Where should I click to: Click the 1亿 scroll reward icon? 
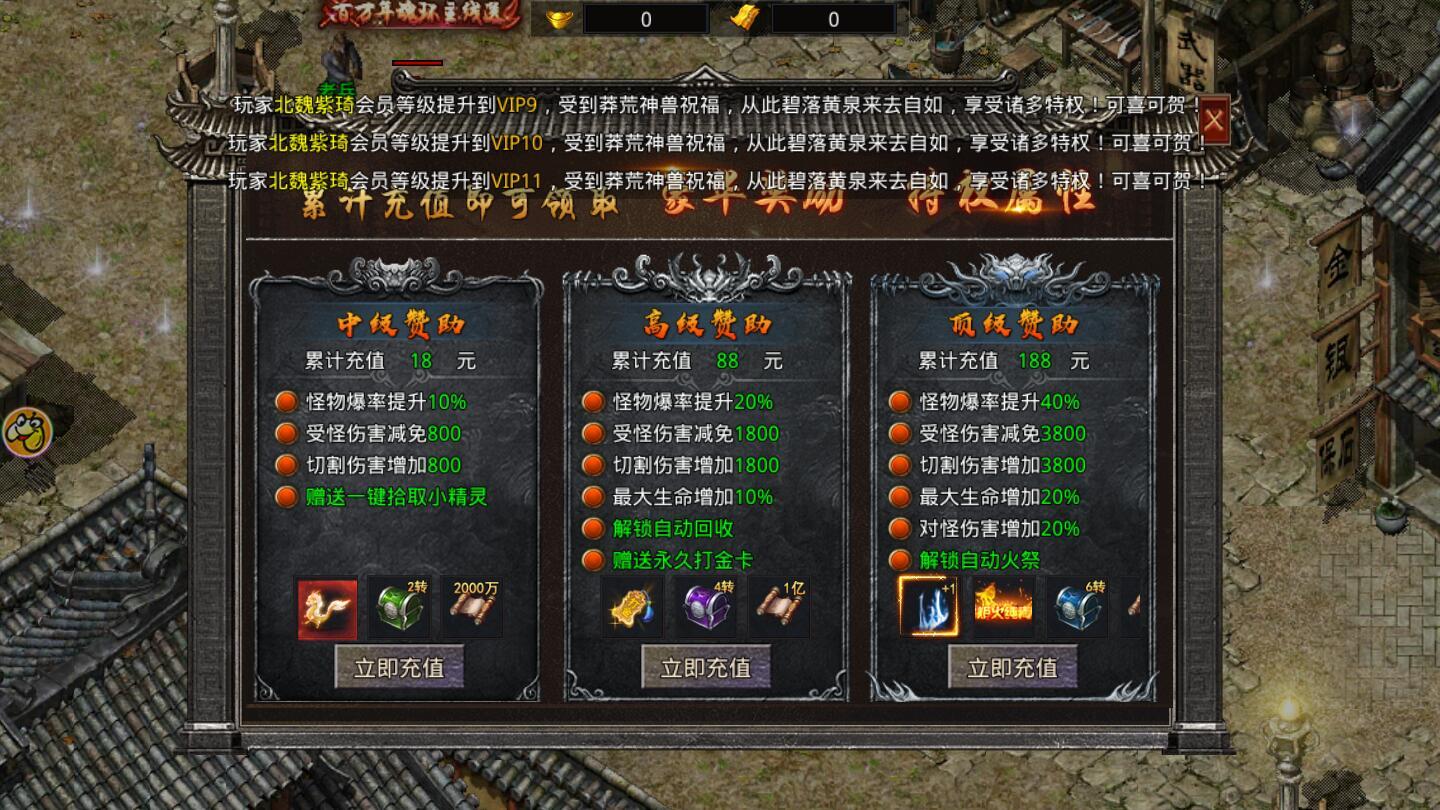pos(781,606)
